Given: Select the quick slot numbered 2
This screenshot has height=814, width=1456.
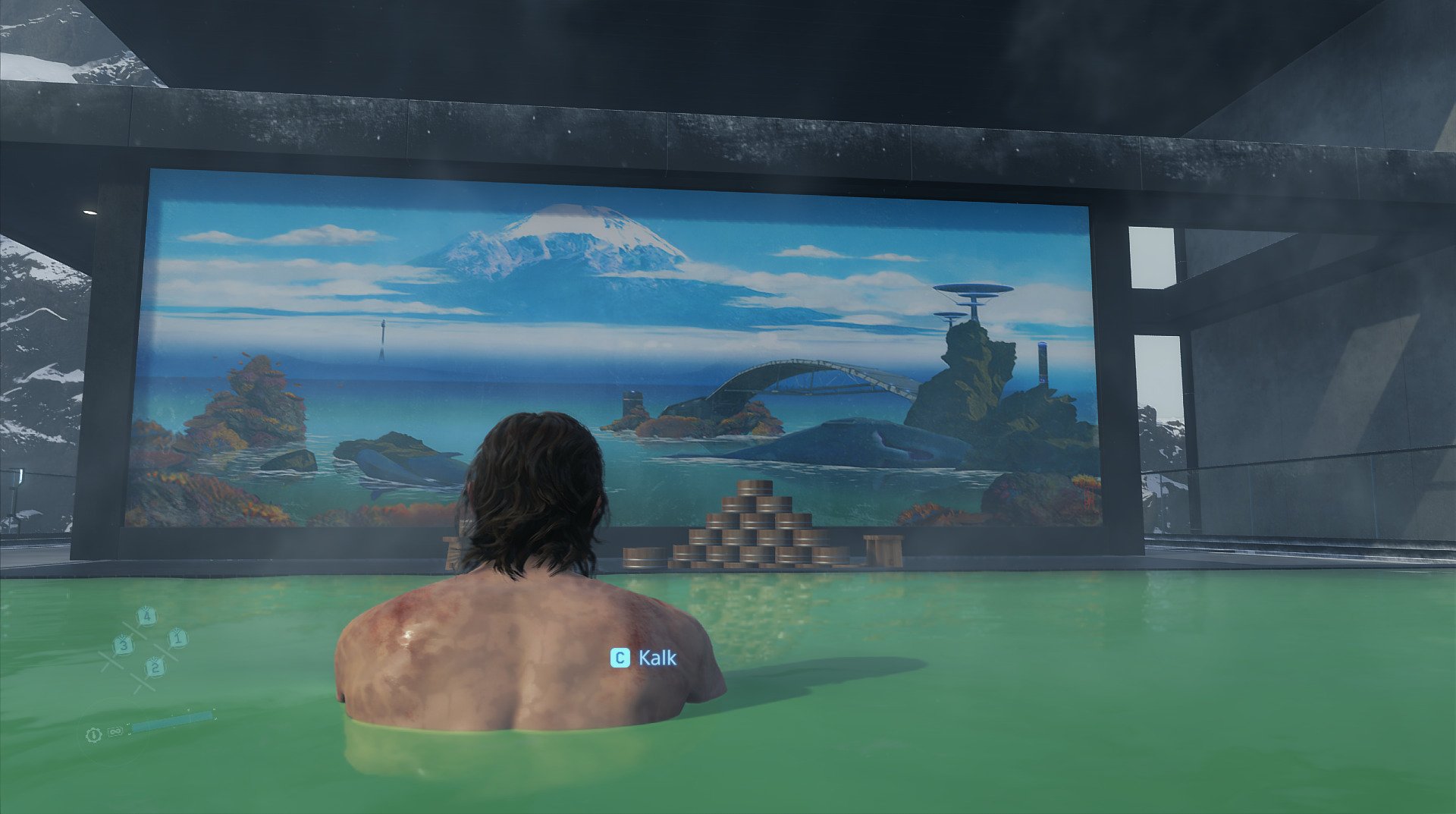Looking at the screenshot, I should 154,667.
